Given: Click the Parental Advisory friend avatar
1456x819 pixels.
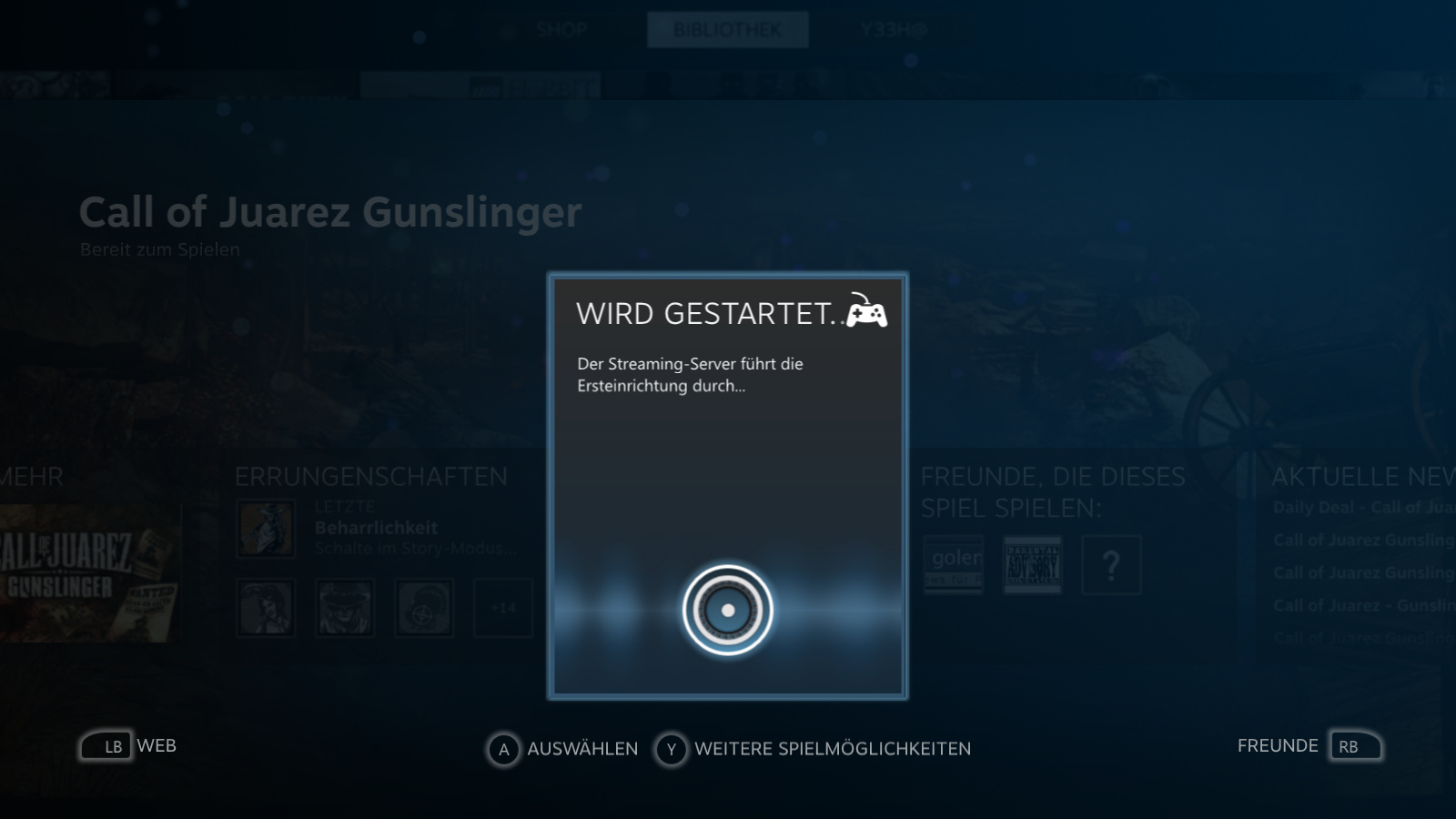Looking at the screenshot, I should pos(1031,564).
